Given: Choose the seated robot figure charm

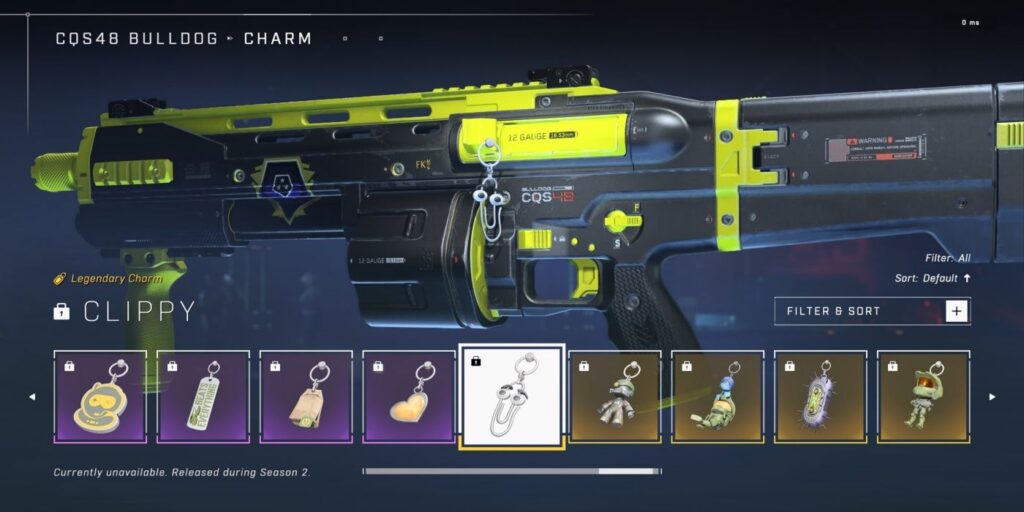Looking at the screenshot, I should tap(615, 396).
